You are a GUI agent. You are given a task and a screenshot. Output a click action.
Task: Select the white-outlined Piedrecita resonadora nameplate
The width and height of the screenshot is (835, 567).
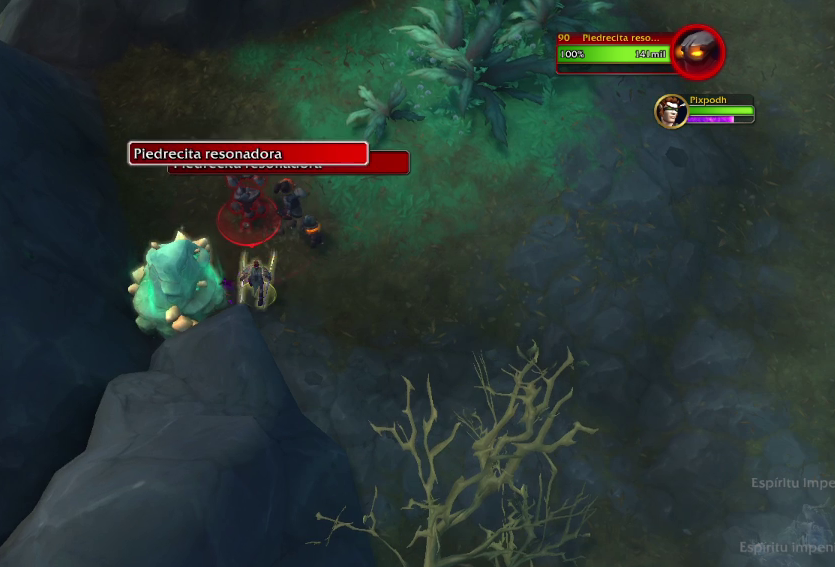tap(248, 154)
